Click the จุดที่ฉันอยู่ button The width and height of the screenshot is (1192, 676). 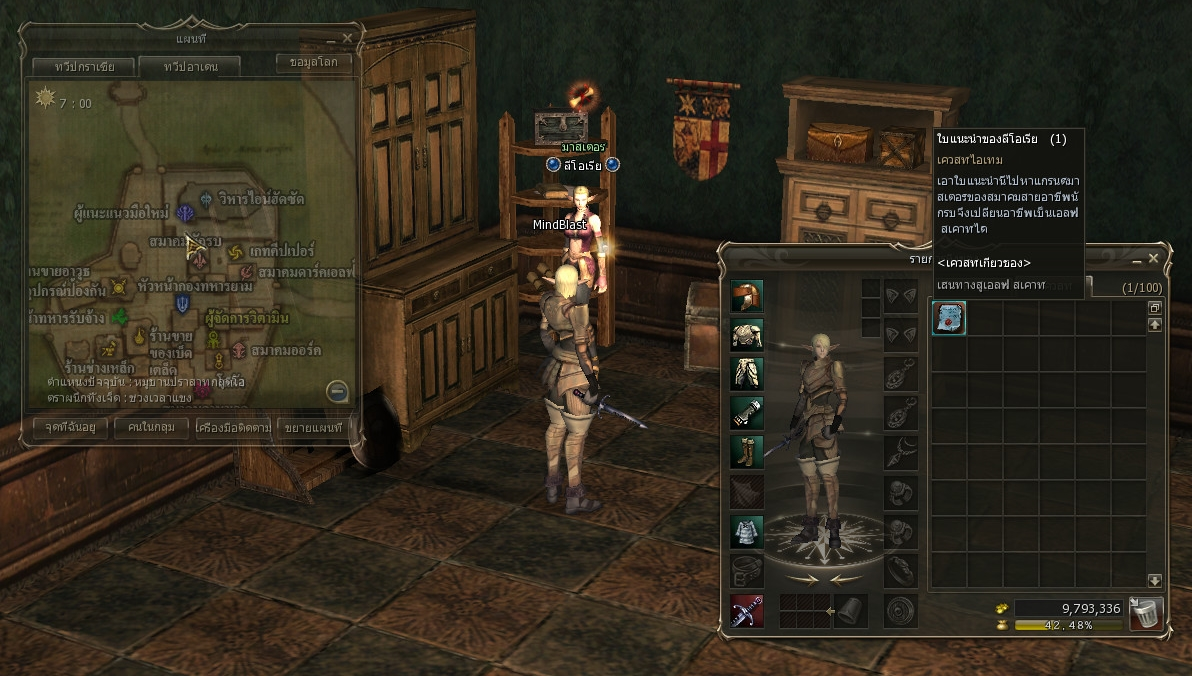click(x=70, y=427)
